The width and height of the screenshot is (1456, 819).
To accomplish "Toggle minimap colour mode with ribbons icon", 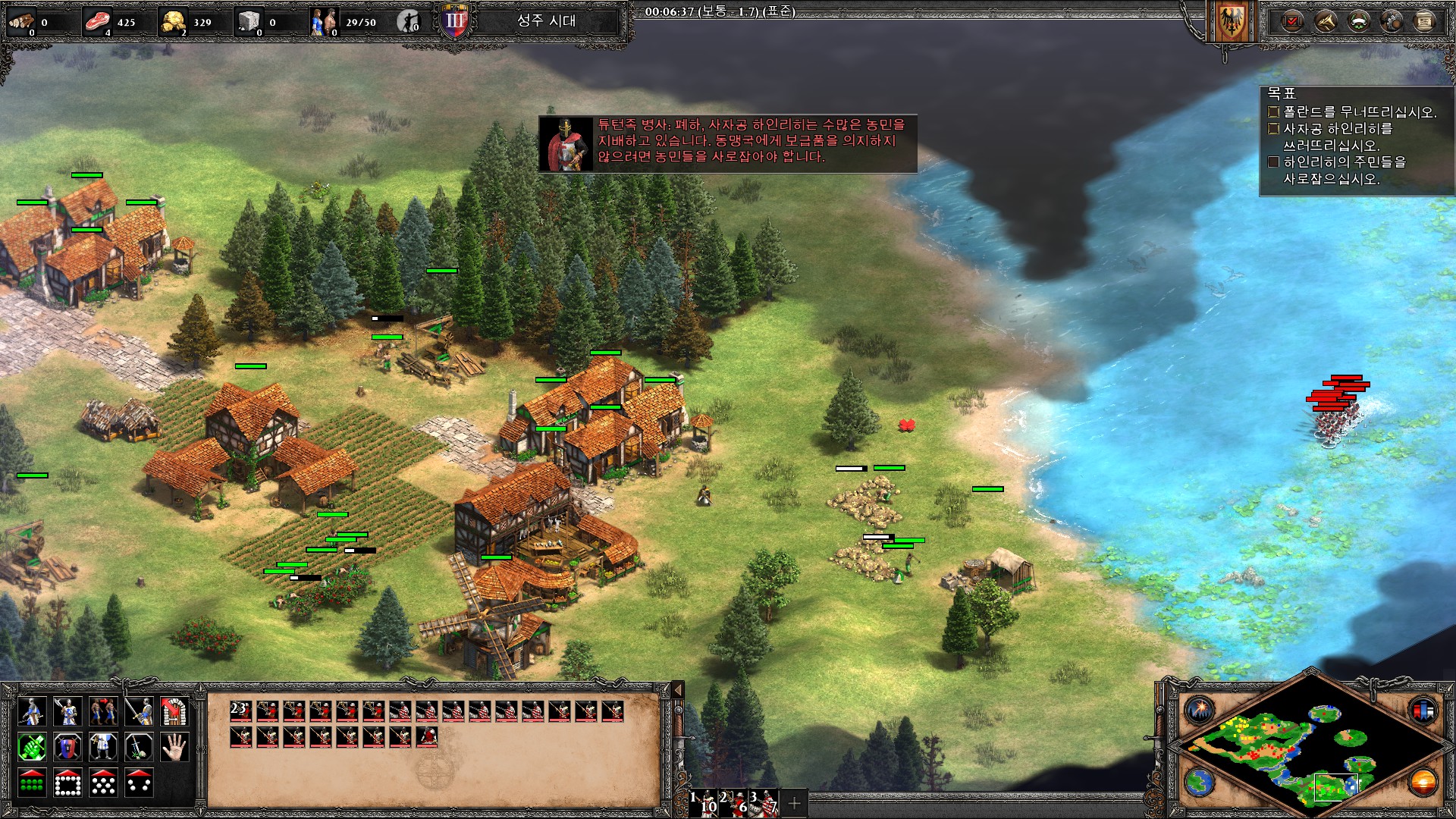I will (x=1423, y=711).
